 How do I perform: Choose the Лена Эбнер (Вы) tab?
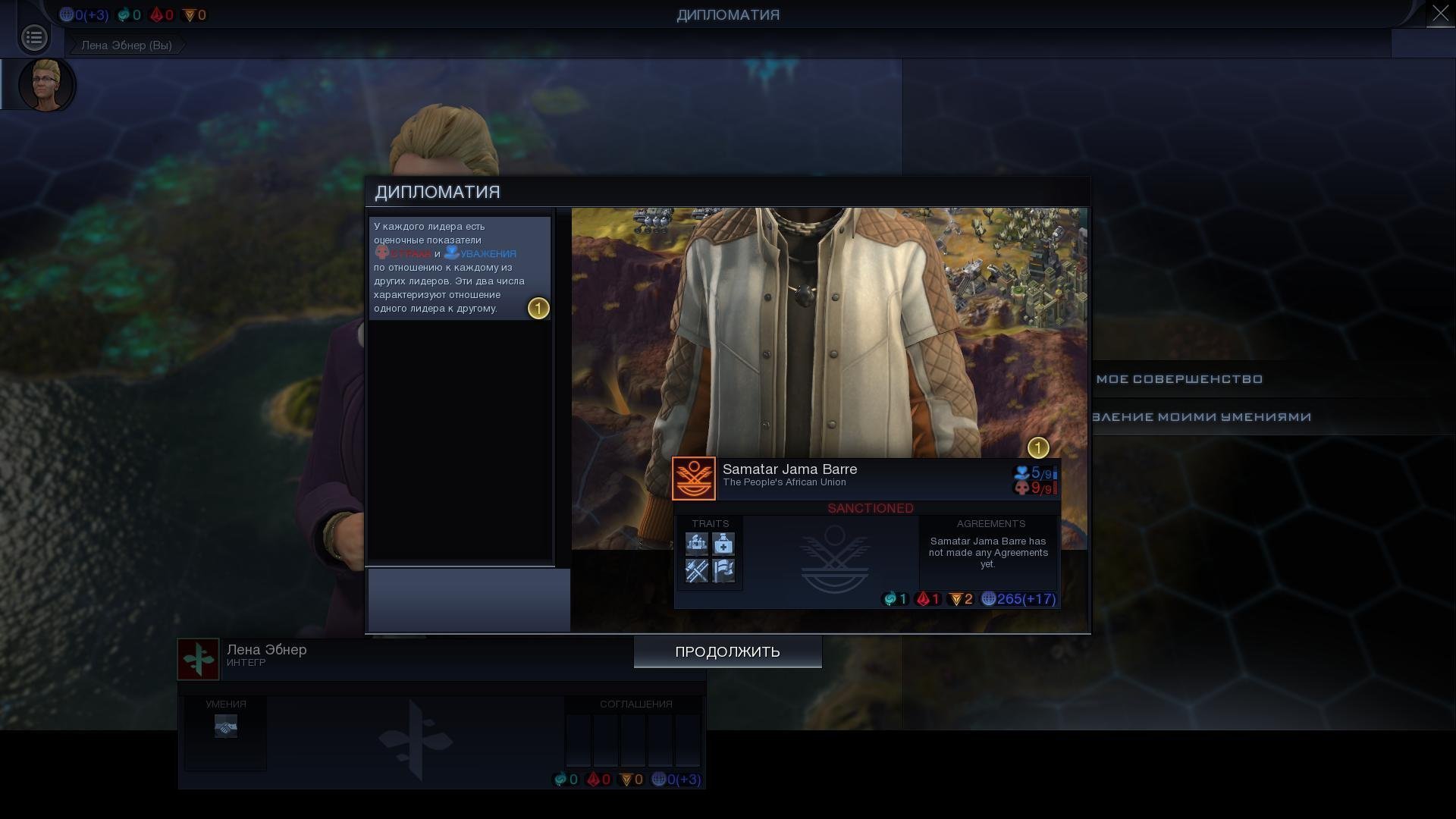(x=127, y=45)
